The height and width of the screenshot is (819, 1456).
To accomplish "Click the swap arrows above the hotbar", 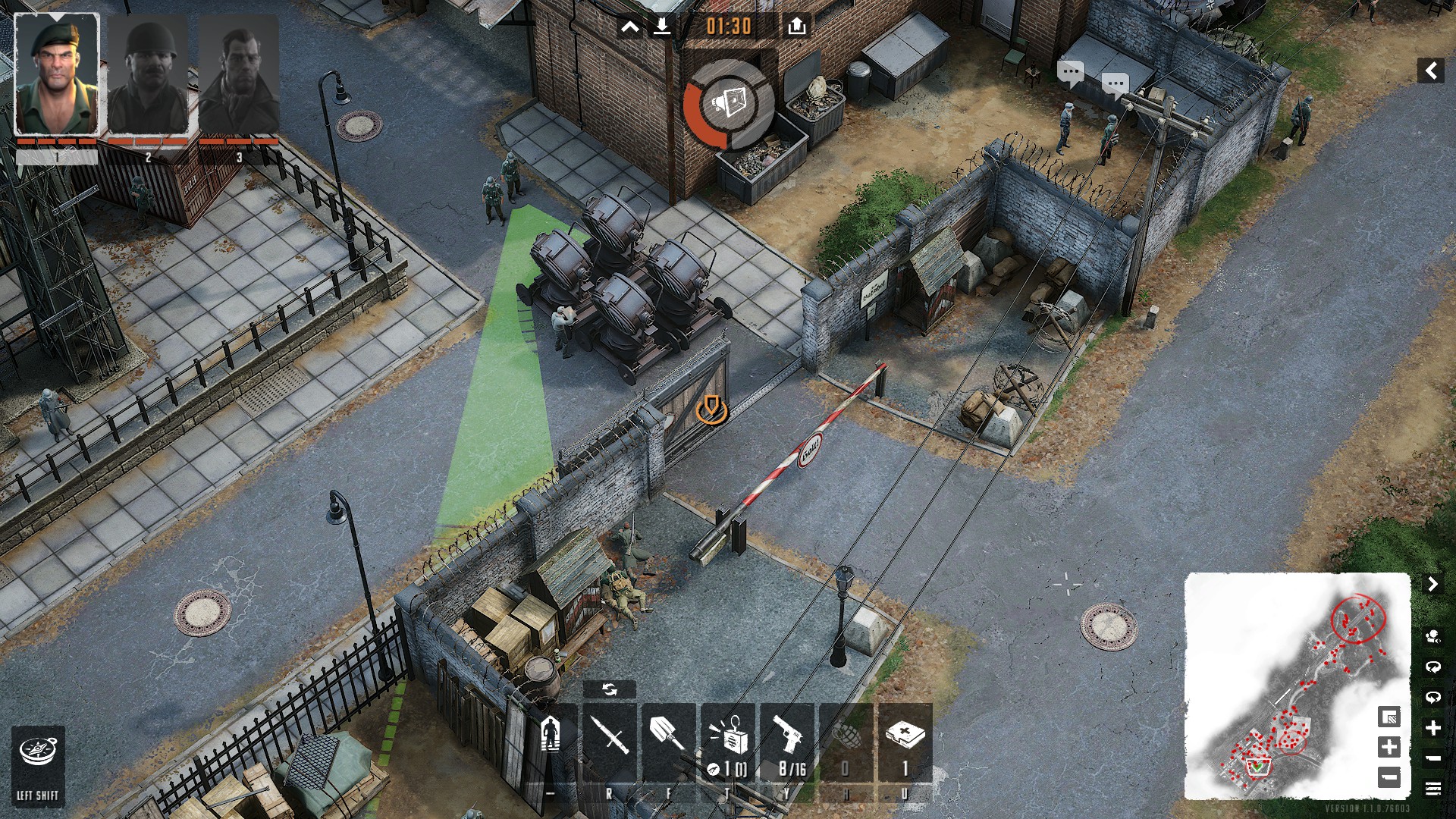I will (x=609, y=689).
